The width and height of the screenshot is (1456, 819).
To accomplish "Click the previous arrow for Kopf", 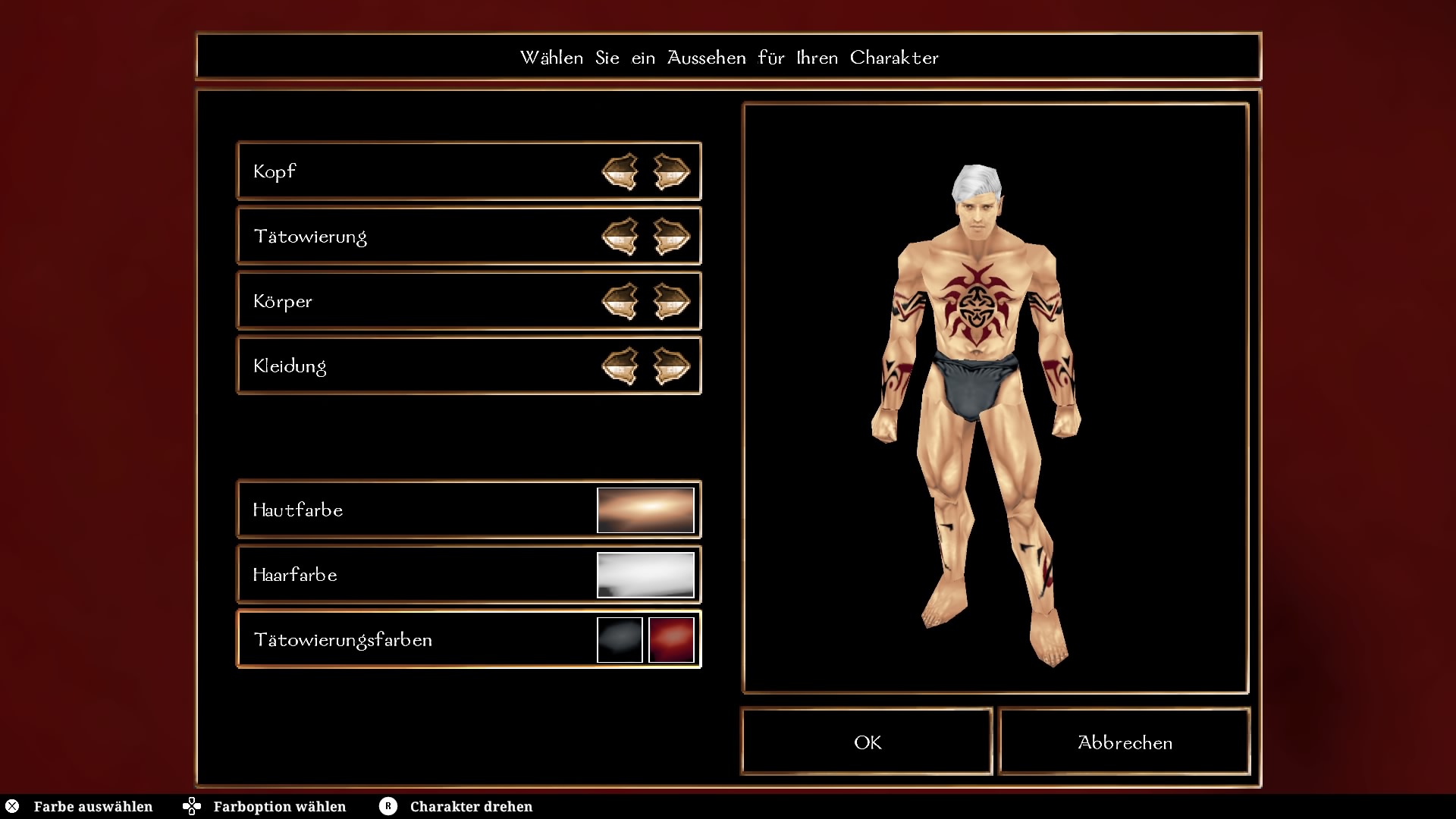I will point(620,171).
